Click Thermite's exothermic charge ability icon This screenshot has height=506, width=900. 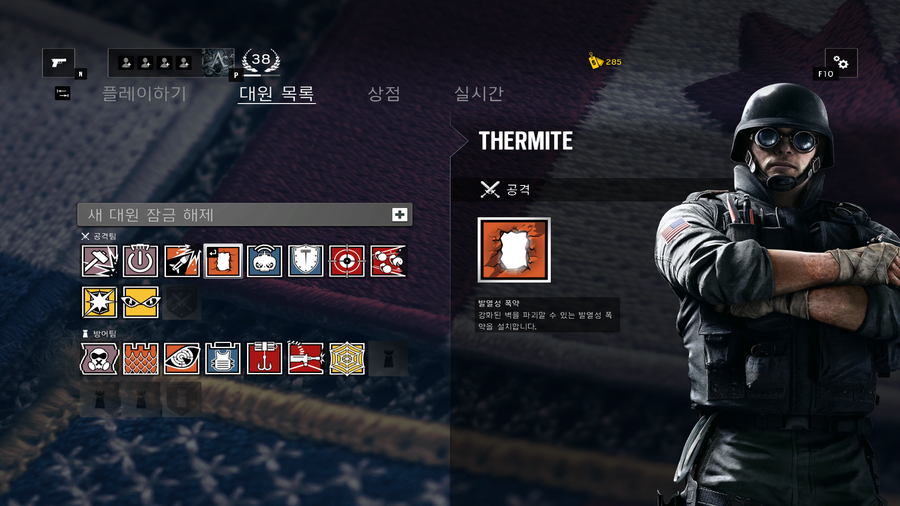[x=514, y=250]
